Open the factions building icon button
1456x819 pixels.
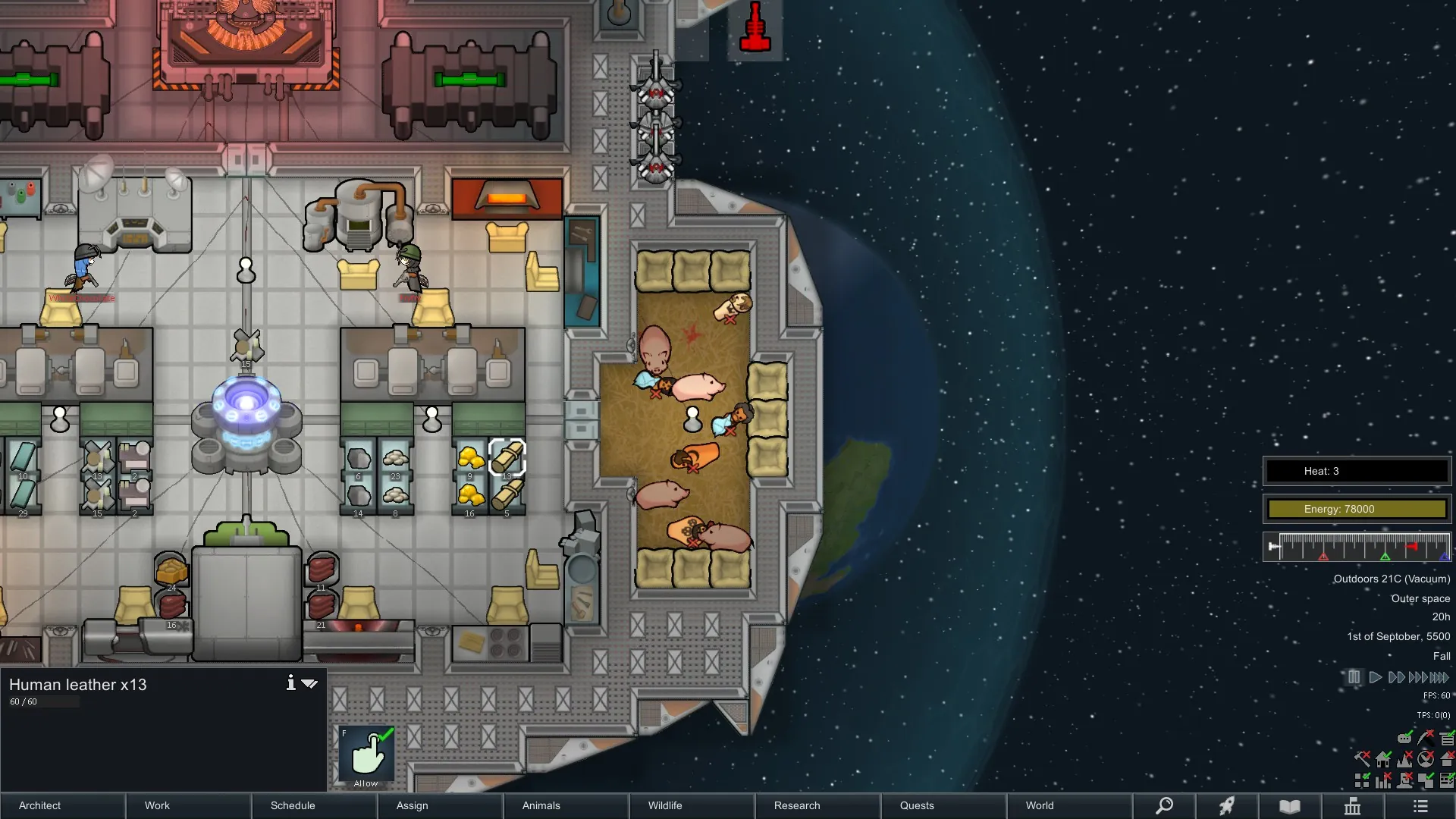(1353, 805)
